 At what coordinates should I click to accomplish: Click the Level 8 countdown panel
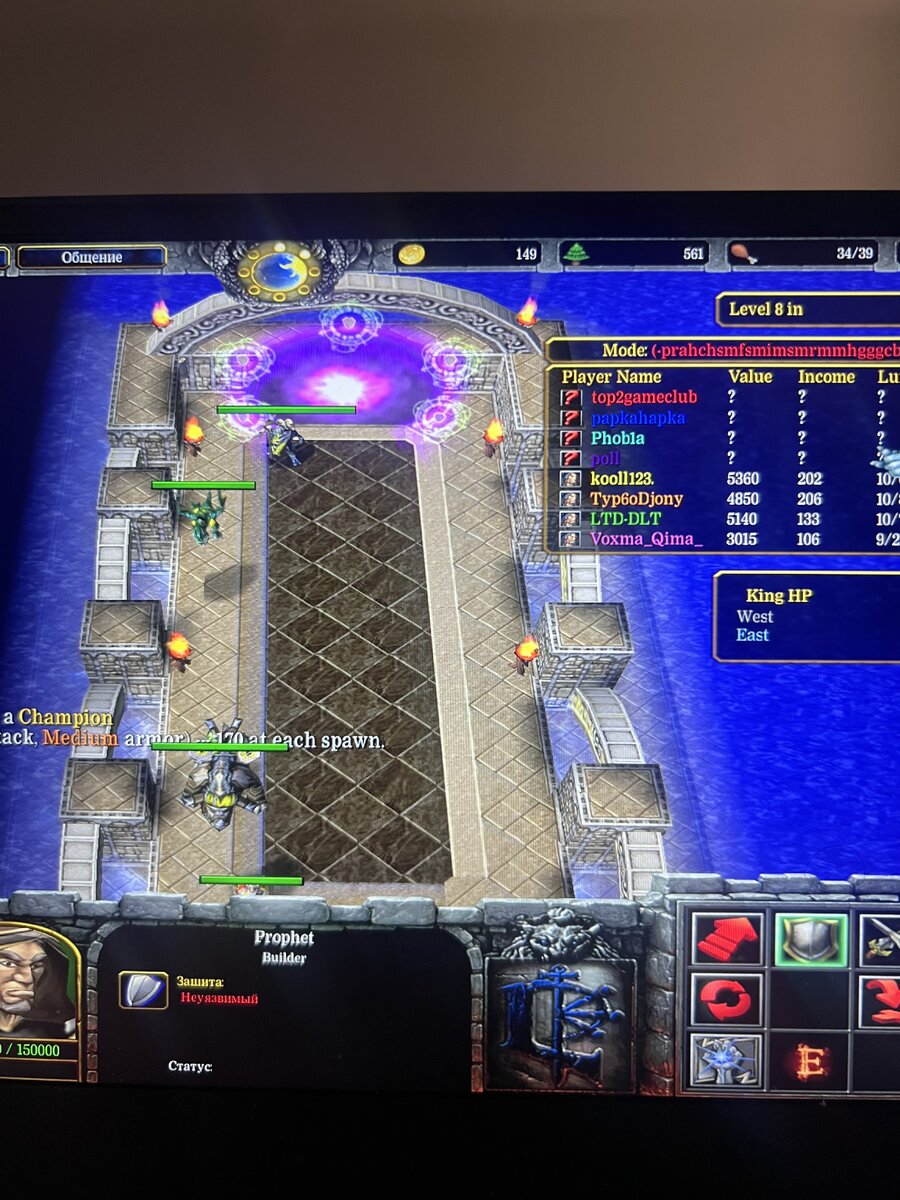point(808,309)
